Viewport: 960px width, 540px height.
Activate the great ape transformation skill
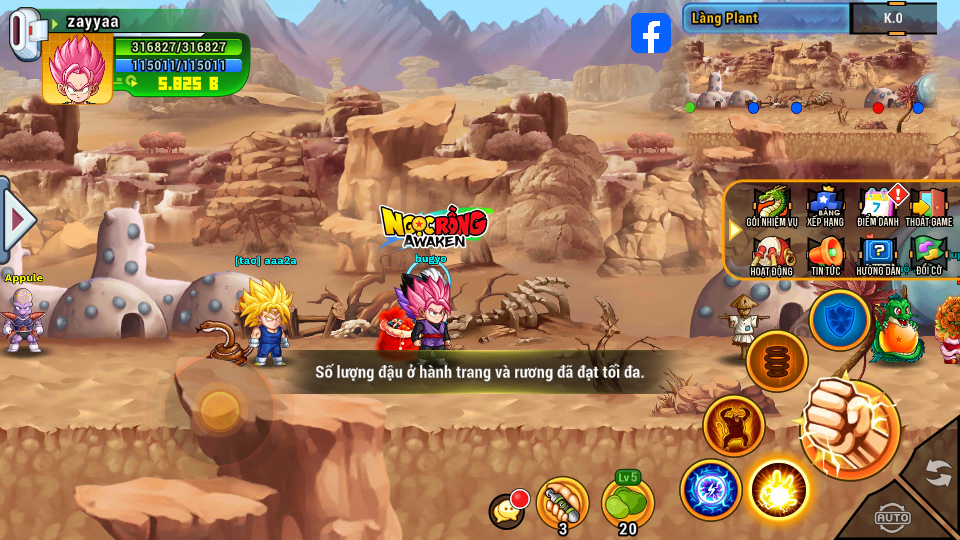tap(734, 426)
